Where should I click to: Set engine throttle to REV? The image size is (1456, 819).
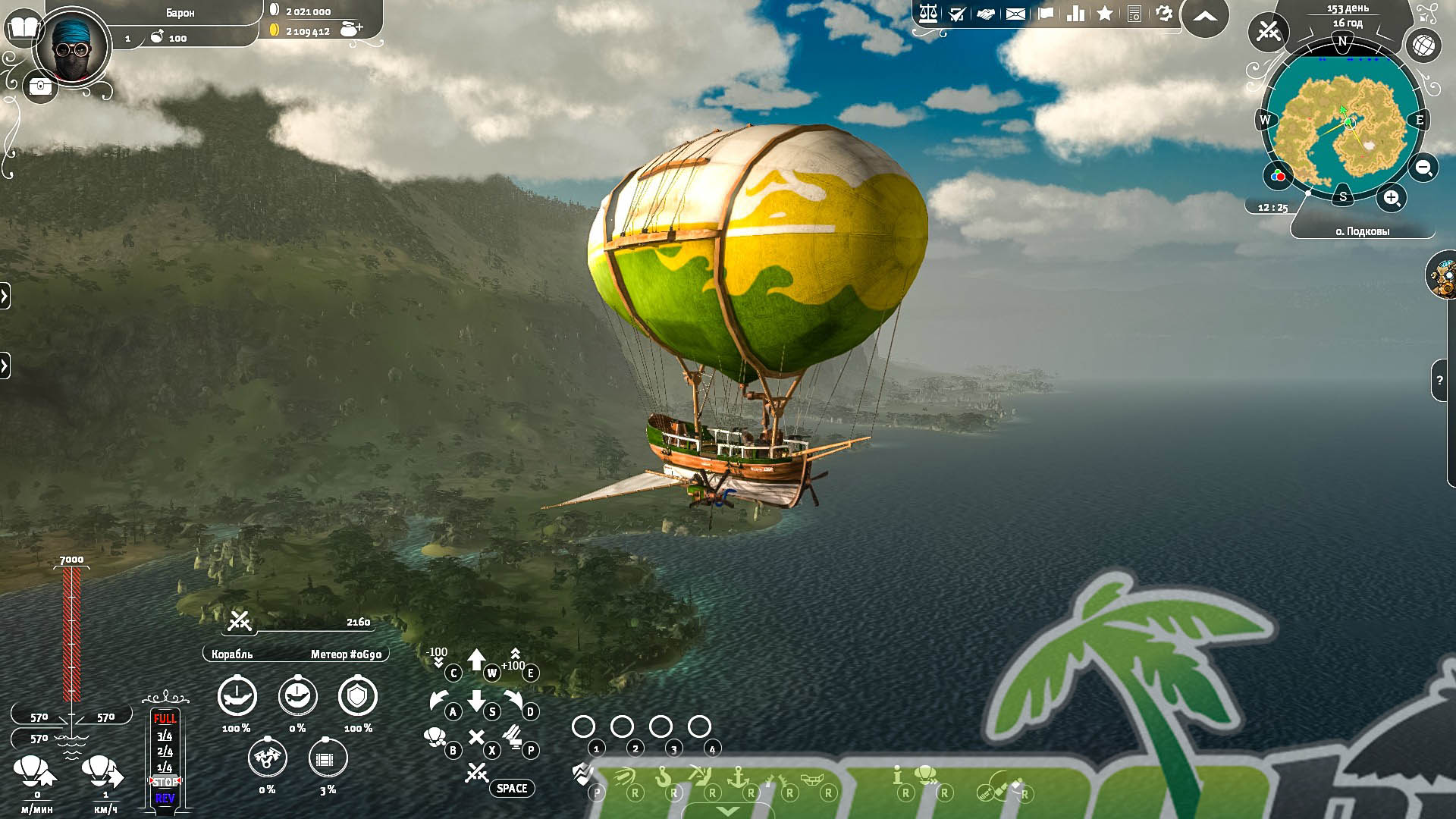tap(165, 798)
